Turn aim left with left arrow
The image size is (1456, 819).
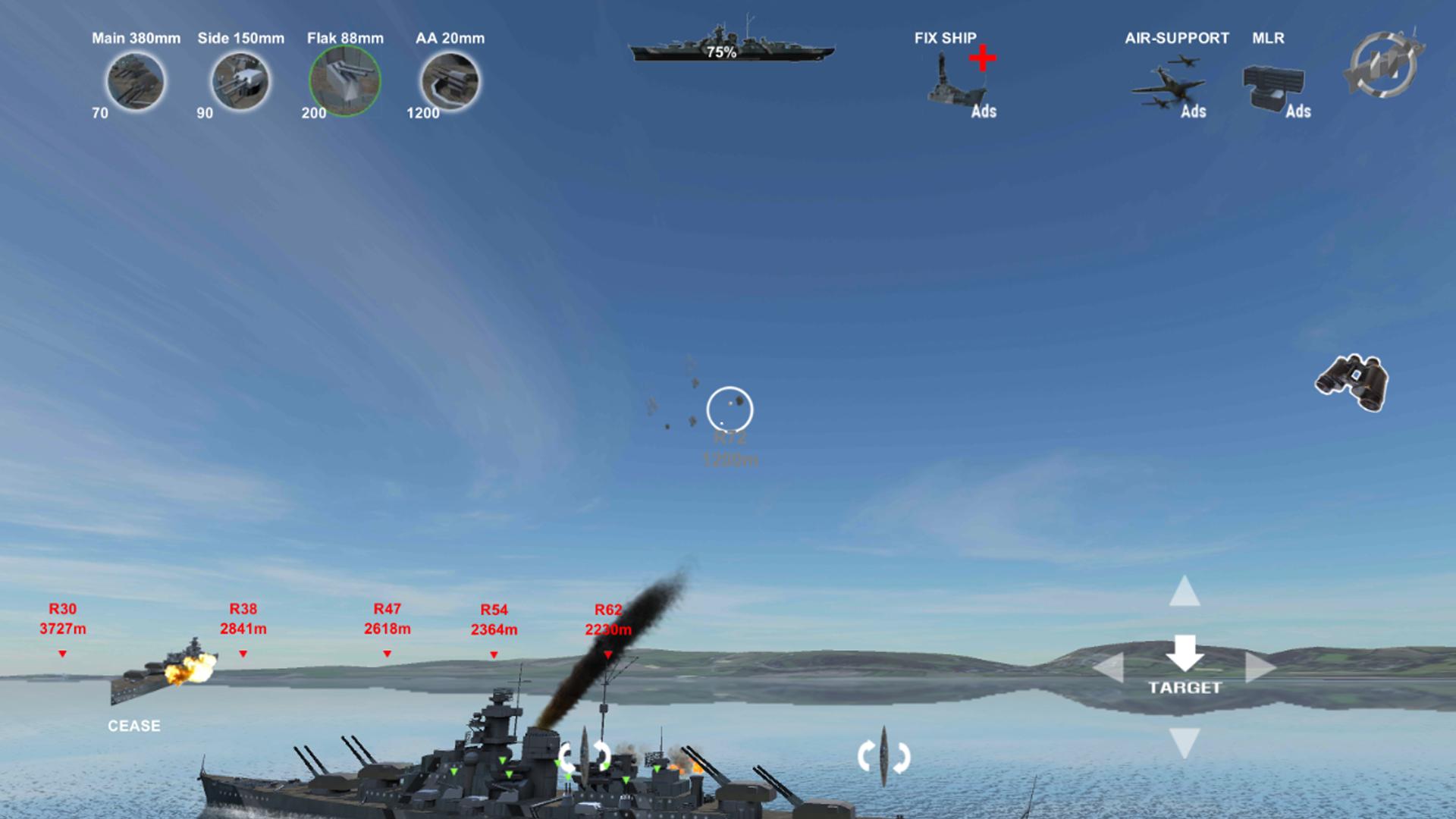click(x=1109, y=668)
